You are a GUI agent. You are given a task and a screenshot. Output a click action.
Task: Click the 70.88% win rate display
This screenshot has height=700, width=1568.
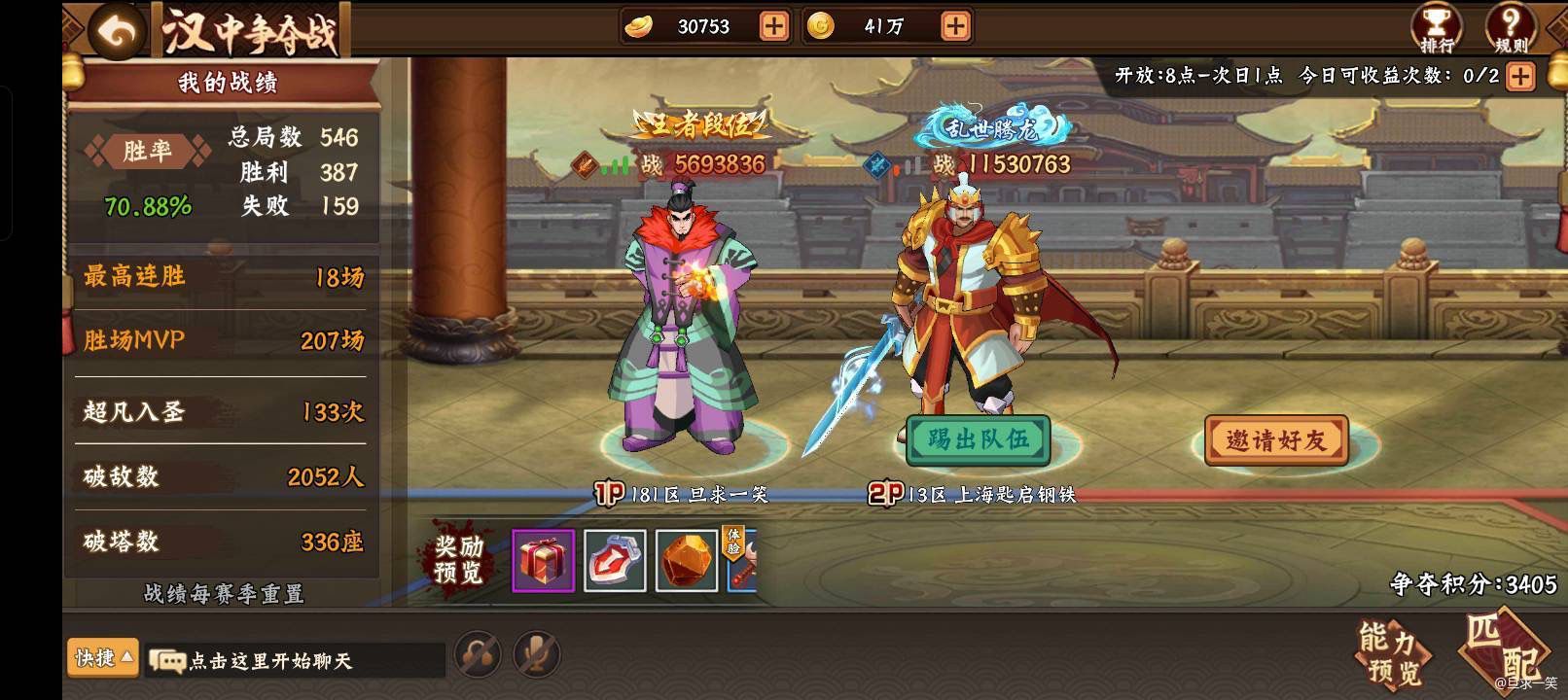(146, 207)
